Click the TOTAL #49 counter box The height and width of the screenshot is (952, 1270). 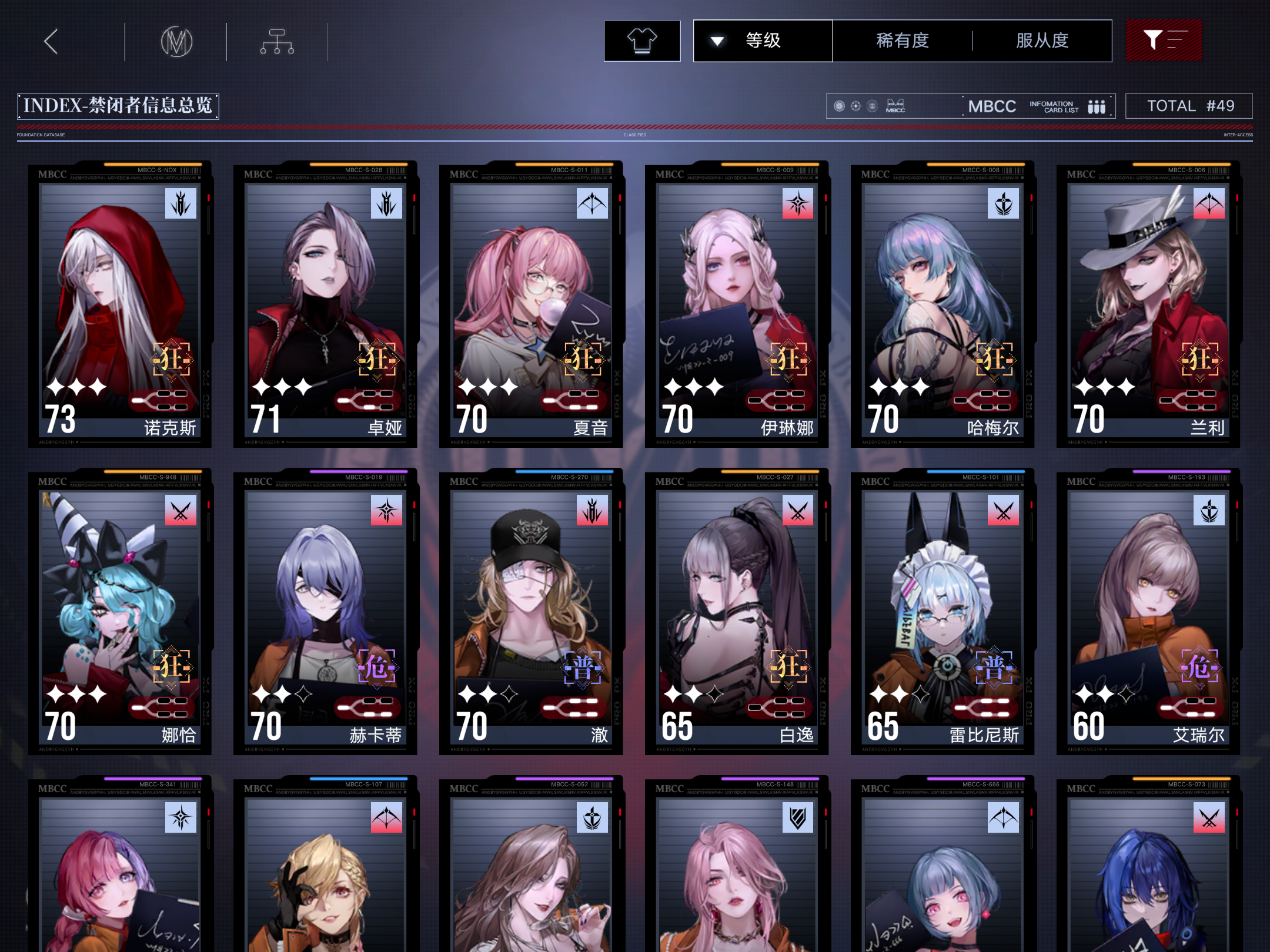pyautogui.click(x=1189, y=105)
